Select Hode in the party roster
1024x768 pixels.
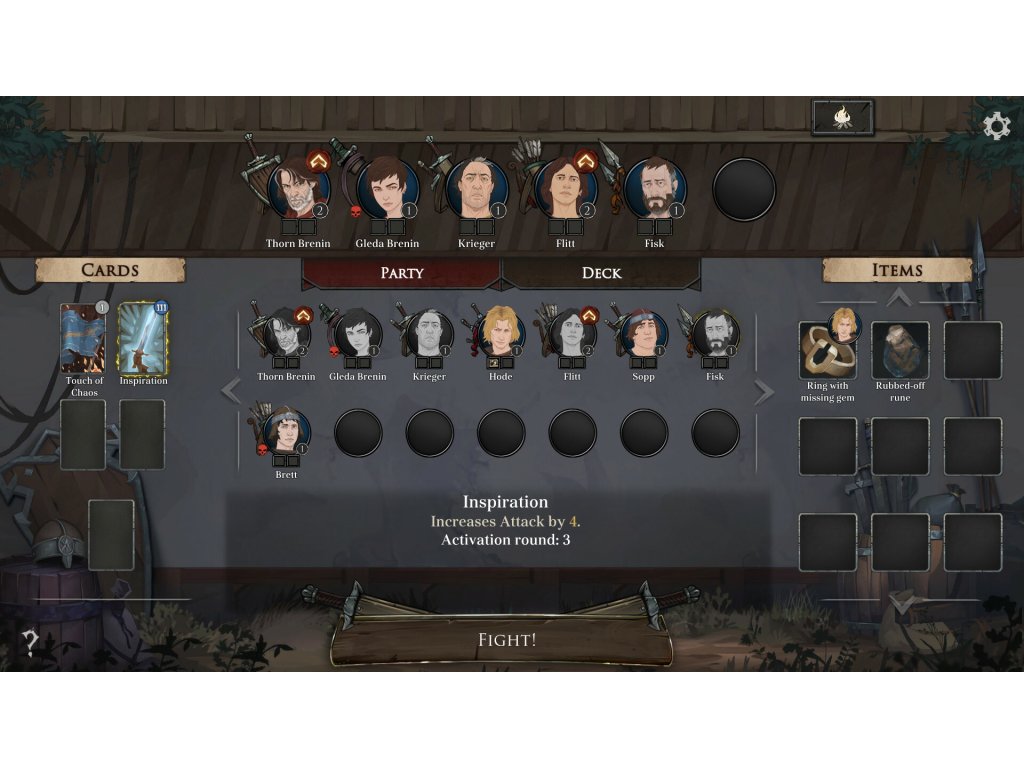point(501,335)
